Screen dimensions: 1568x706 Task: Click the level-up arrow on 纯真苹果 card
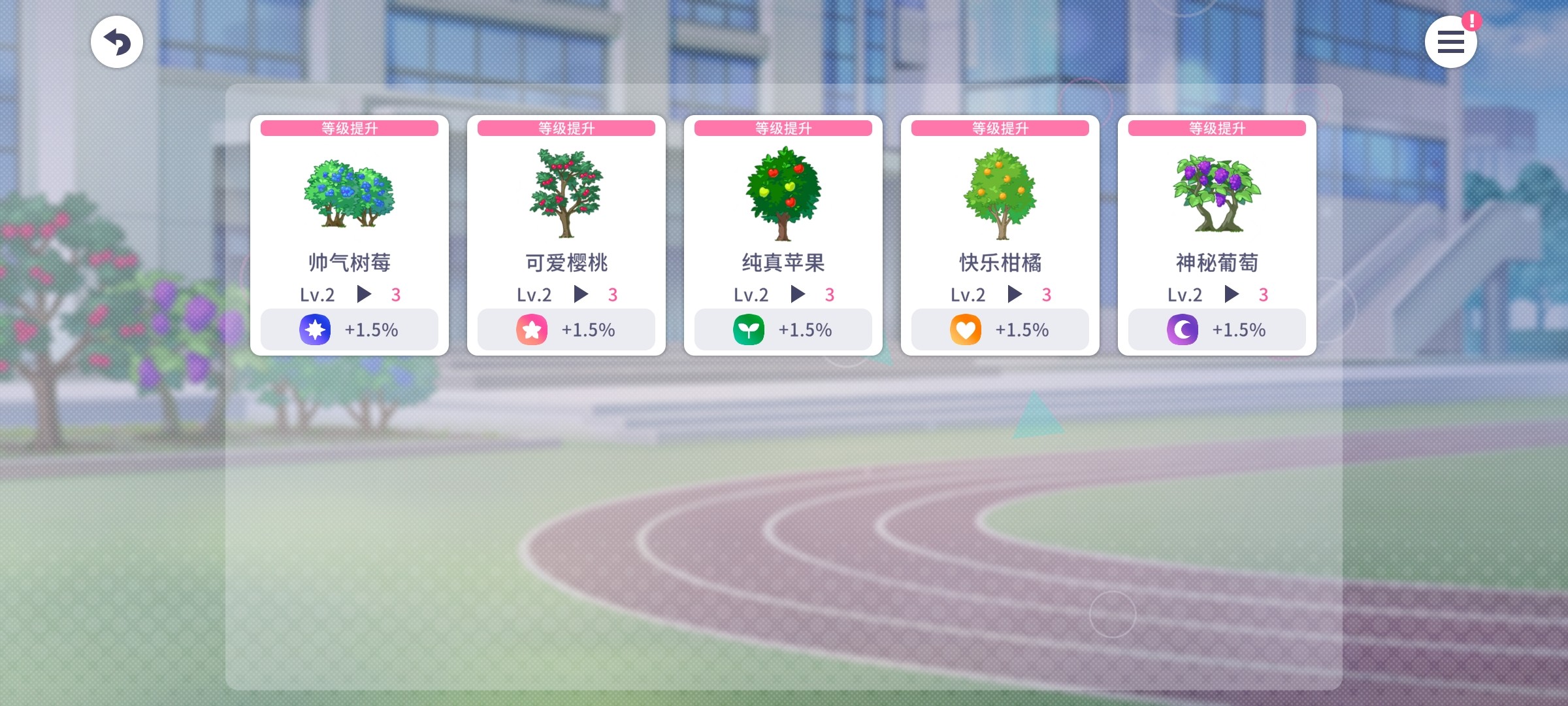800,294
